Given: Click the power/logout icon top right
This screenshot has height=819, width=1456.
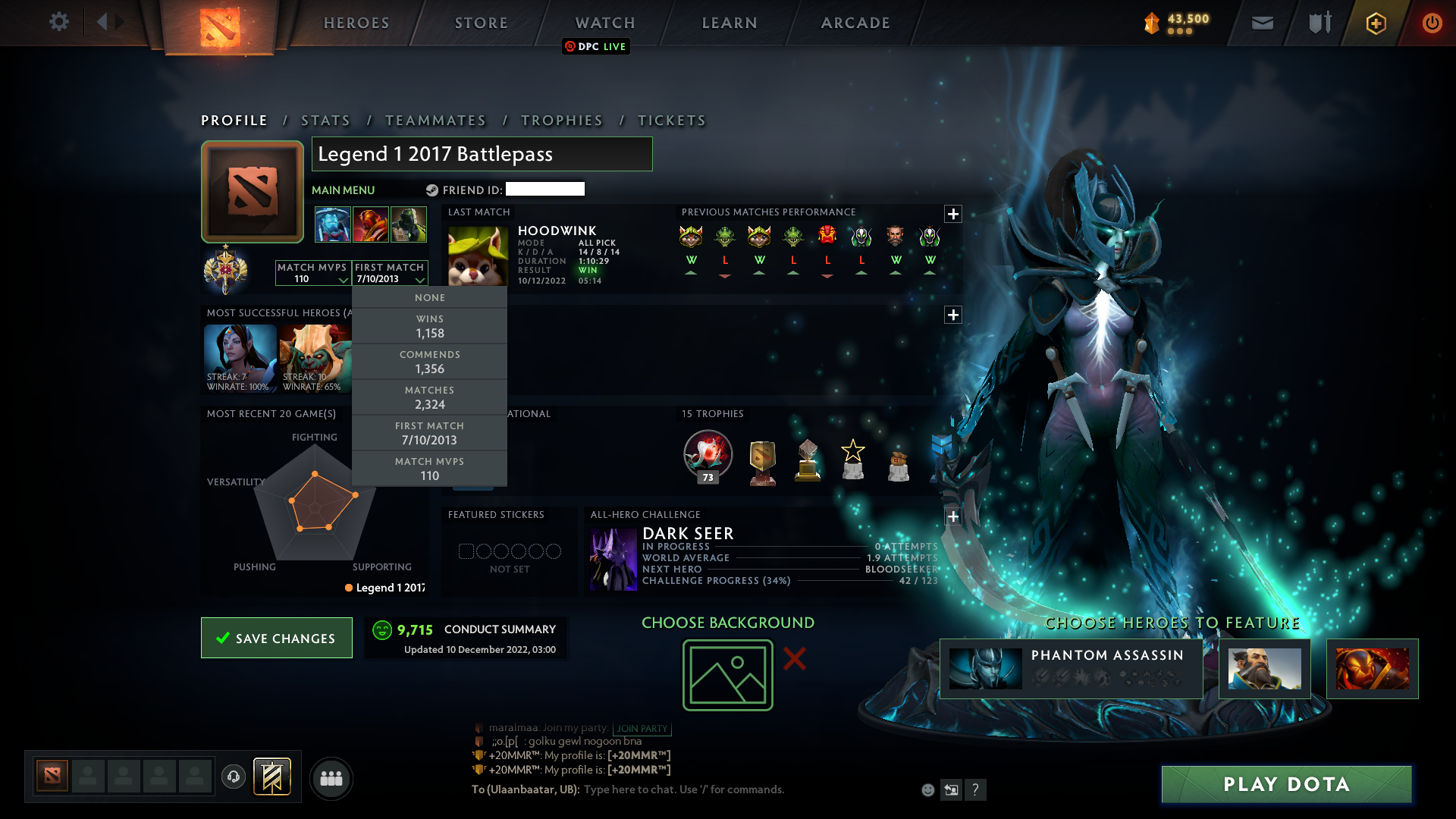Looking at the screenshot, I should (x=1432, y=23).
